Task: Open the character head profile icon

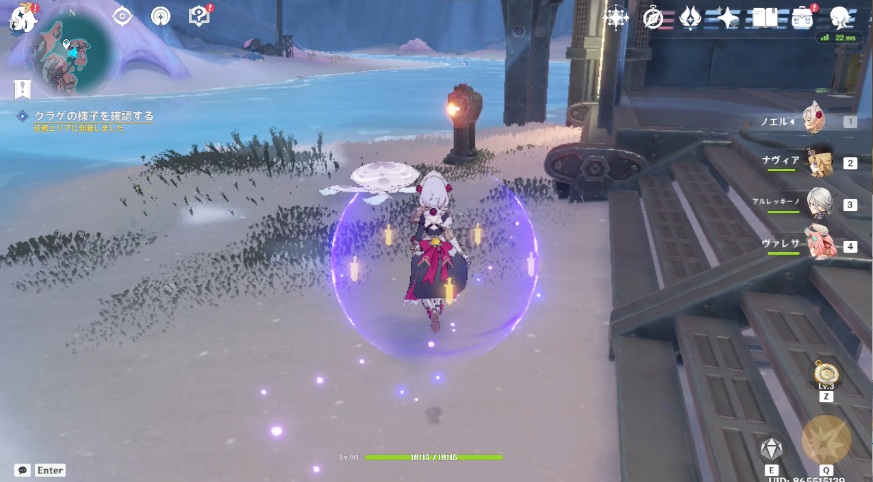Action: click(840, 17)
